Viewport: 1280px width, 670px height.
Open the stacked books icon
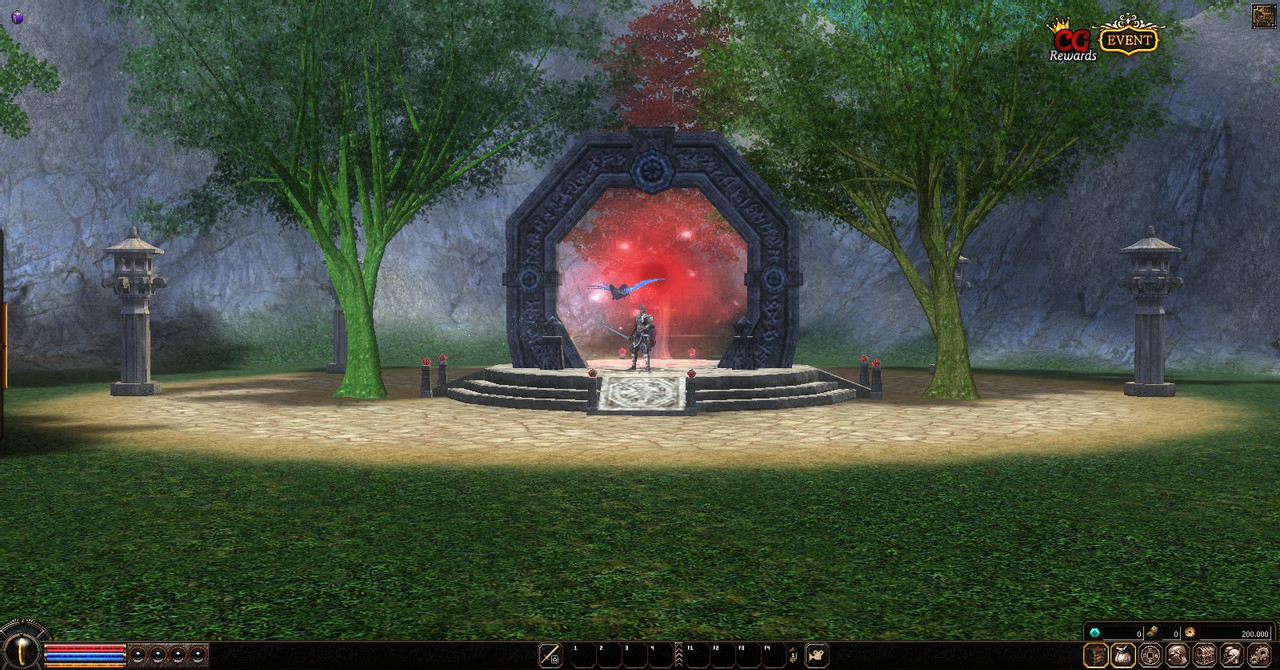pyautogui.click(x=1096, y=655)
